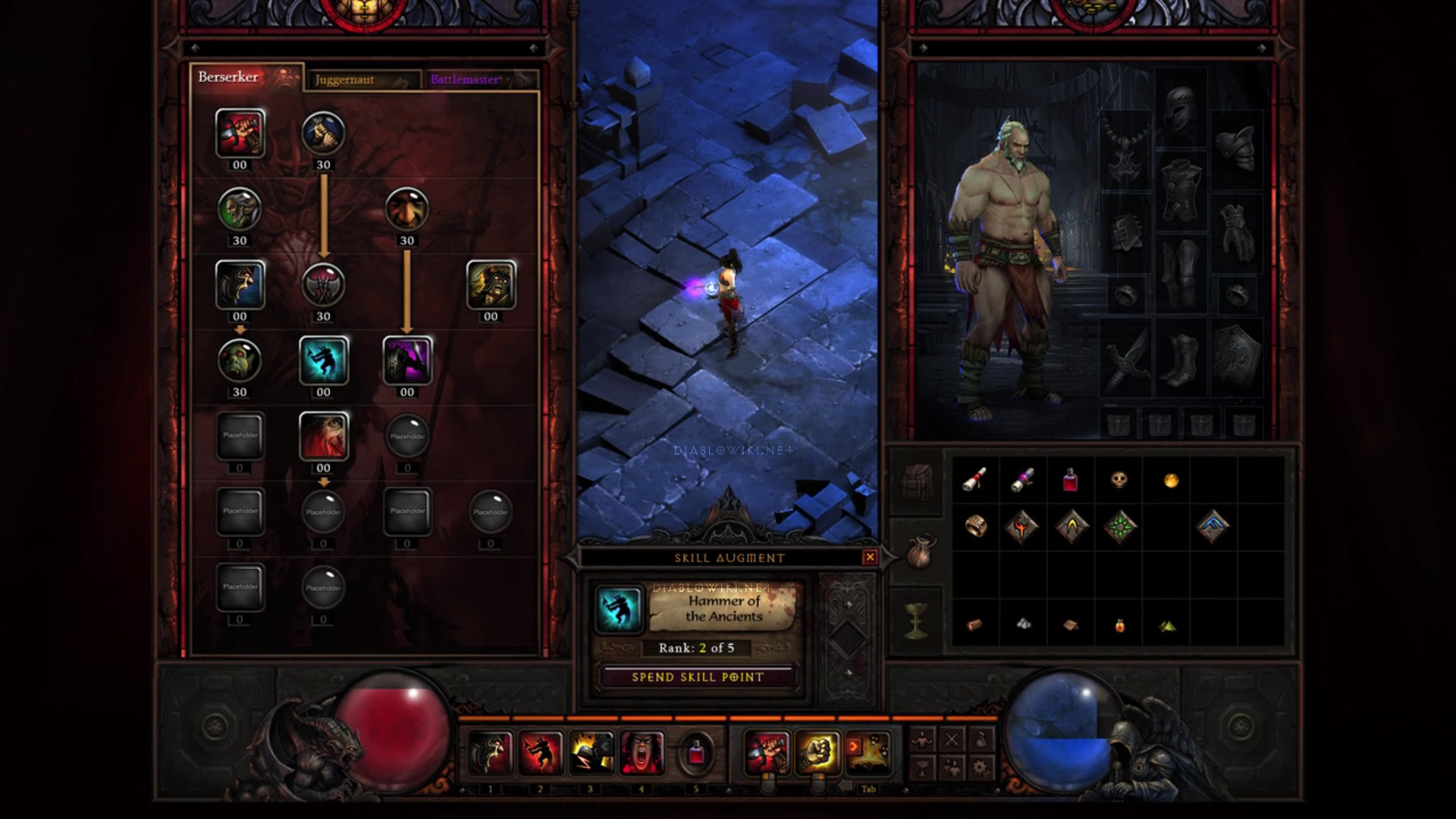Select the glowing golden fist skill

pos(817,752)
